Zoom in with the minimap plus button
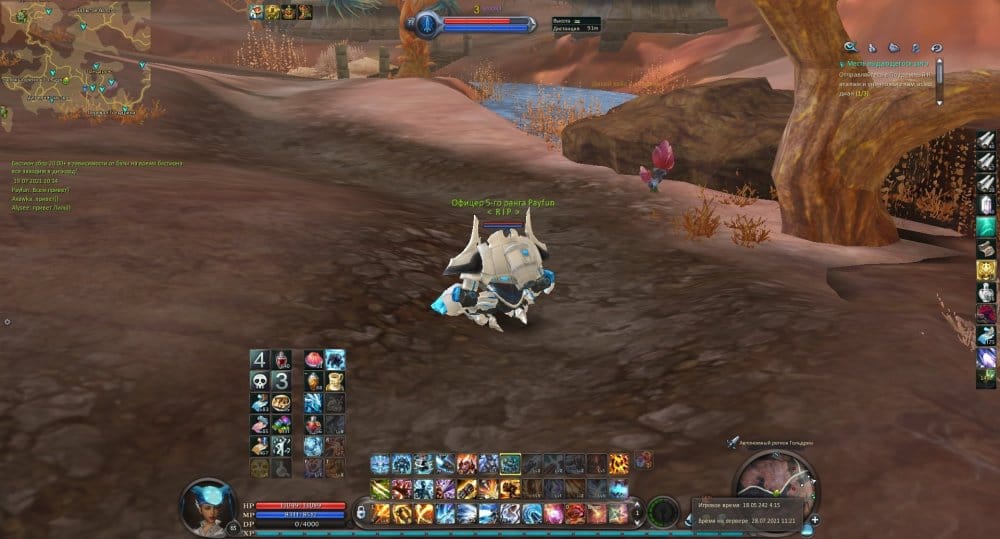The width and height of the screenshot is (1000, 539). [x=815, y=520]
